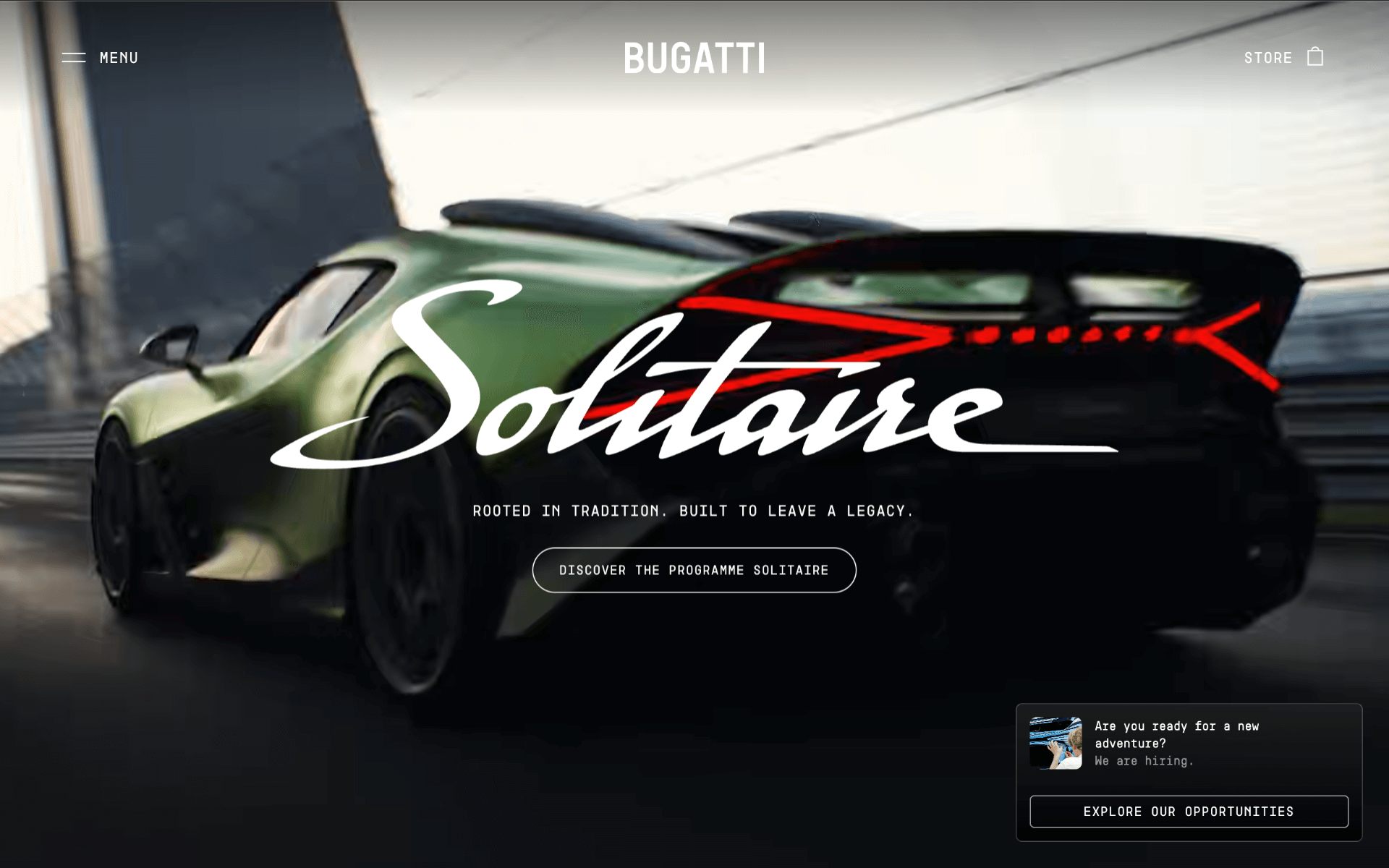1389x868 pixels.
Task: Click the "We are hiring." text link
Action: [1144, 761]
